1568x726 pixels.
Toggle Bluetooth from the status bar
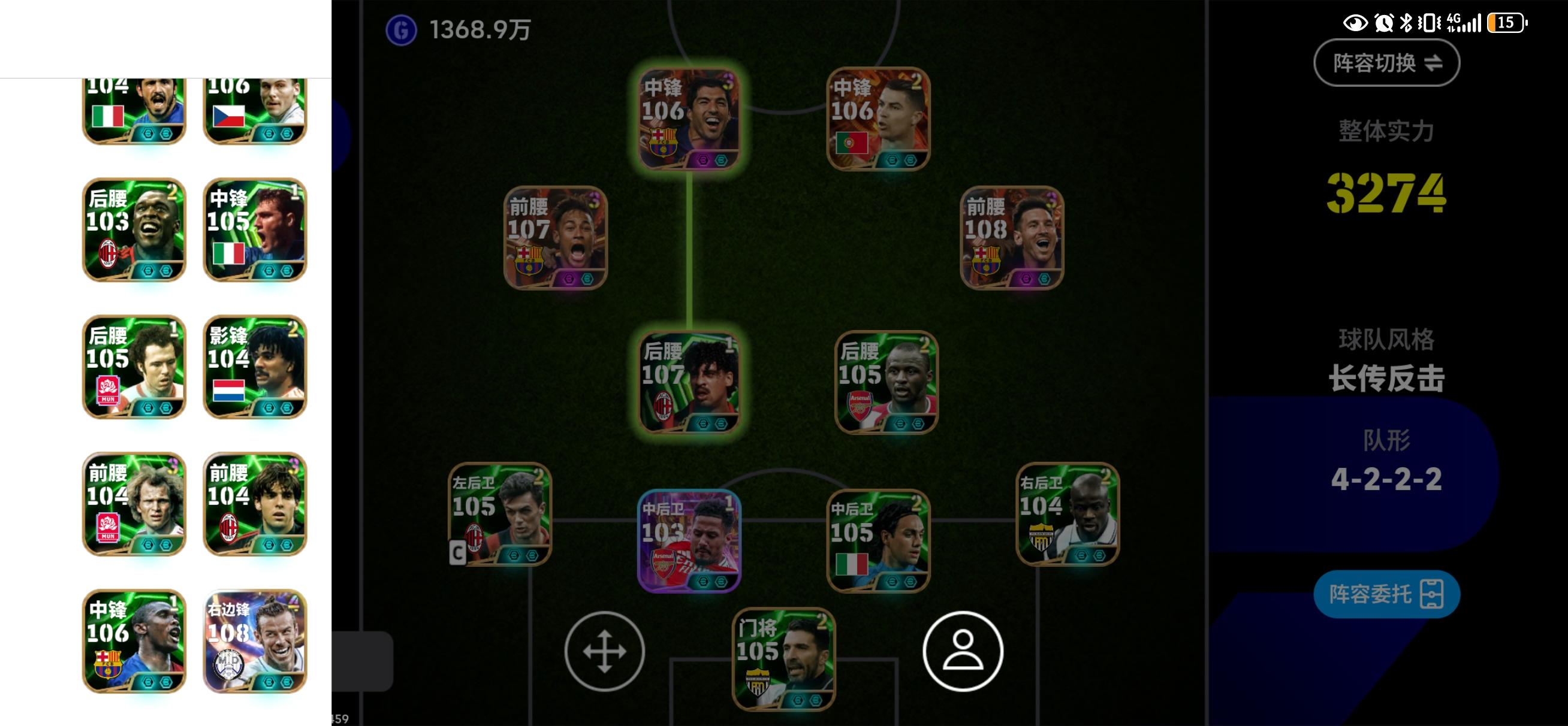tap(1407, 23)
